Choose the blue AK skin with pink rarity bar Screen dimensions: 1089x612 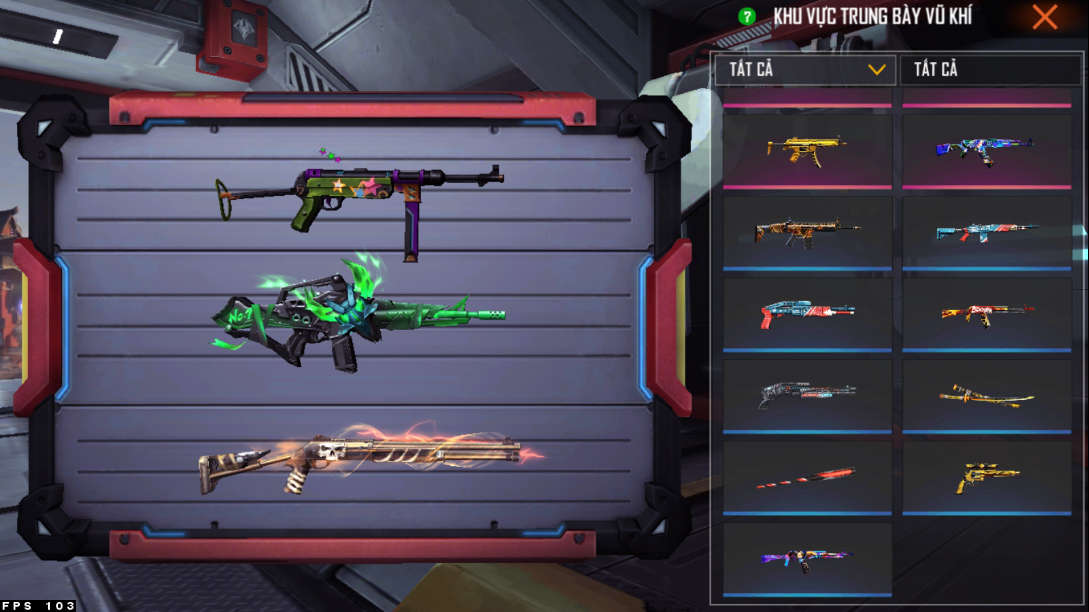tap(986, 149)
